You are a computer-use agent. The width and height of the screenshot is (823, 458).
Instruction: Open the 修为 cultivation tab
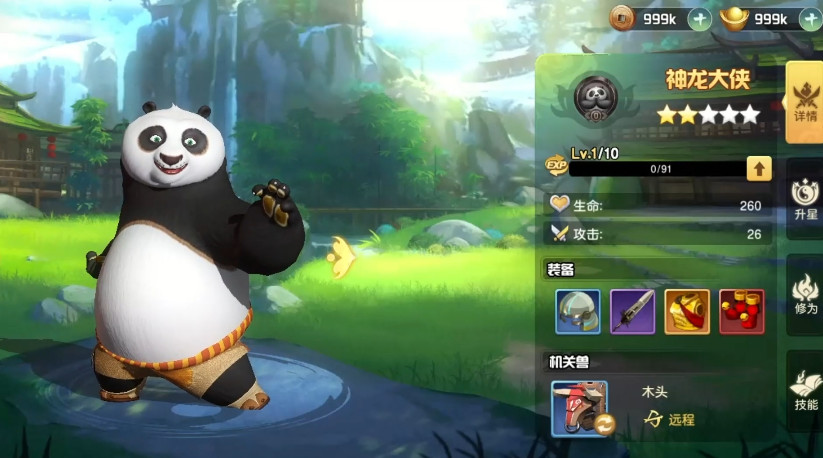coord(804,294)
